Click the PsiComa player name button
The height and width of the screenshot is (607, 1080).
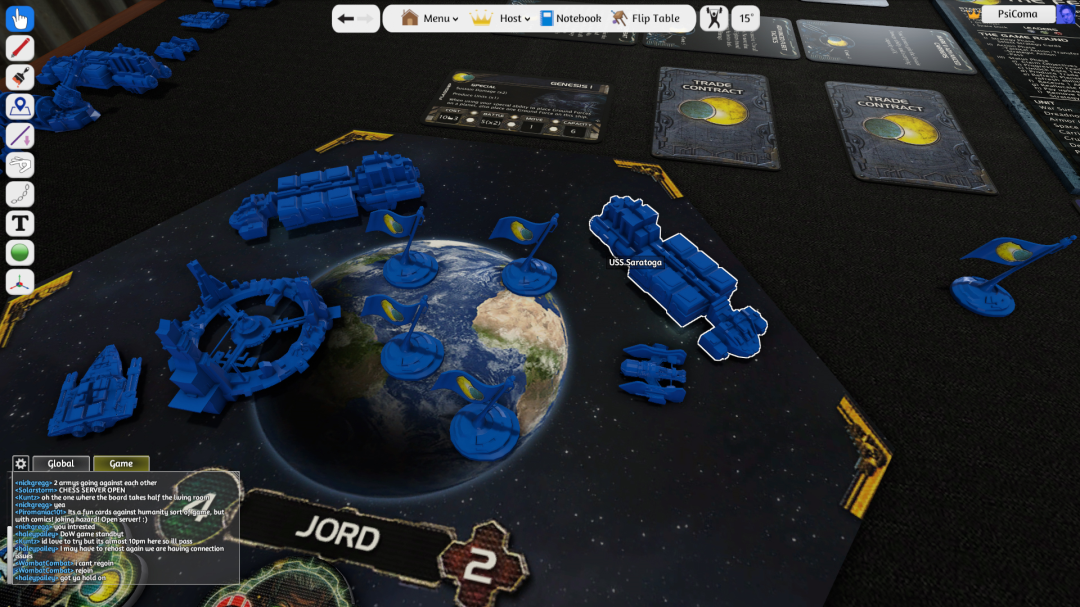[x=1017, y=14]
